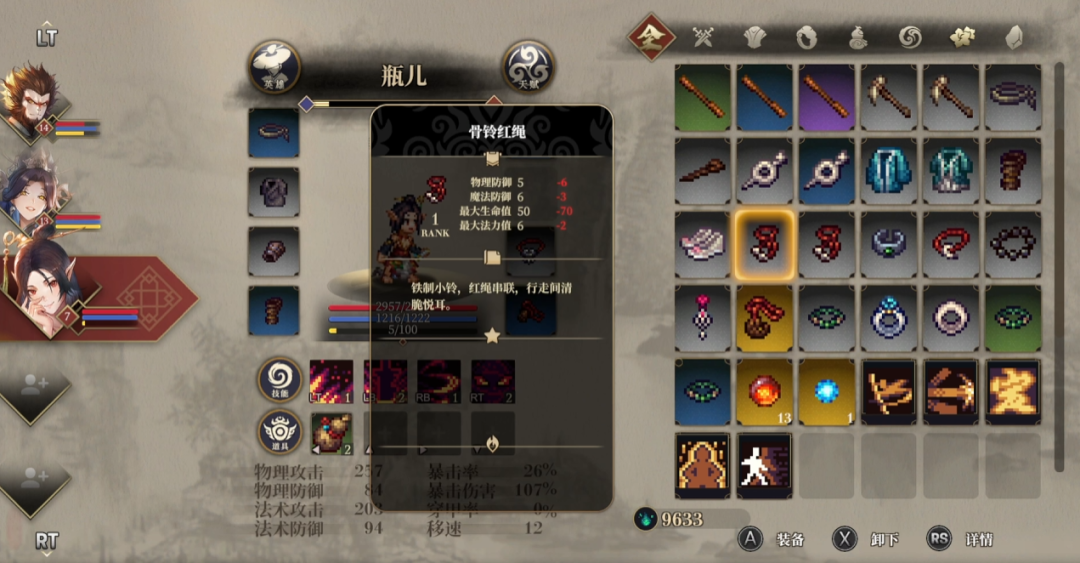This screenshot has height=563, width=1080.
Task: Pick the red fire orb stack
Action: (x=765, y=392)
